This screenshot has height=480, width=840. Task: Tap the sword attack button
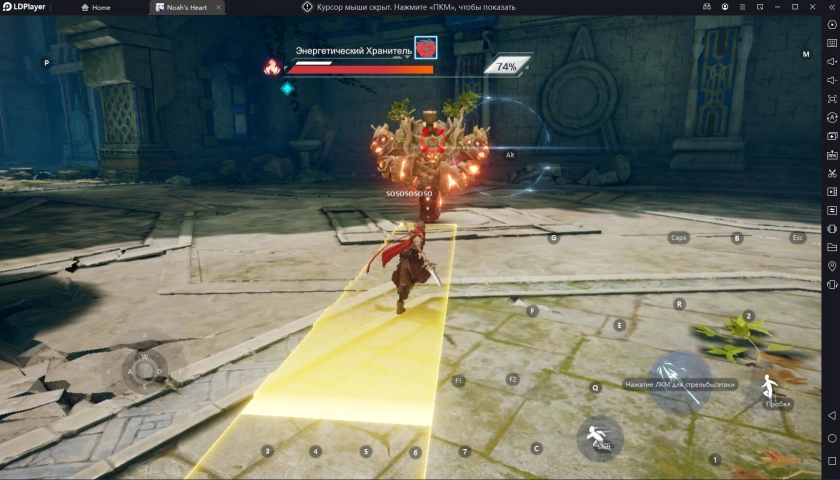[x=680, y=382]
